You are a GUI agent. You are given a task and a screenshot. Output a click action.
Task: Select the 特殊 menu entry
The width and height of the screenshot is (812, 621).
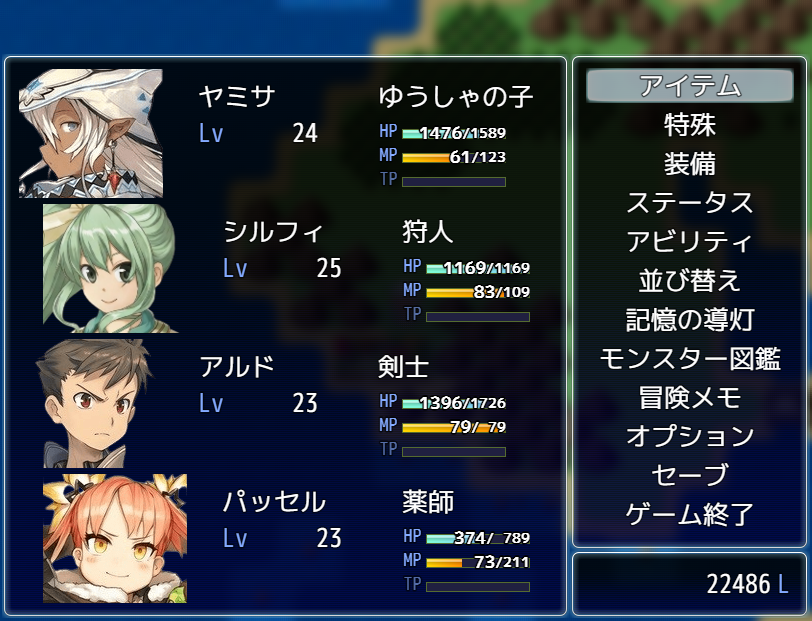(x=690, y=125)
